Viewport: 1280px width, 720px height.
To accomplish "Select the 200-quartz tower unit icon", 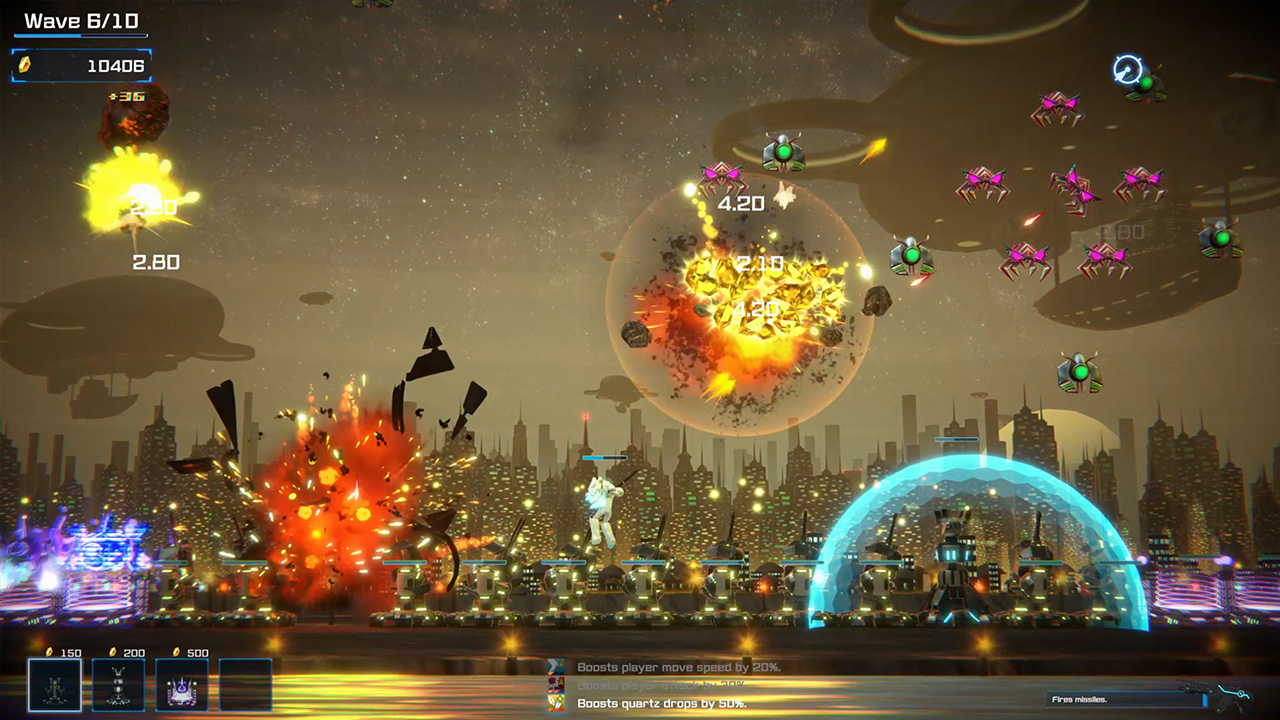I will point(118,685).
